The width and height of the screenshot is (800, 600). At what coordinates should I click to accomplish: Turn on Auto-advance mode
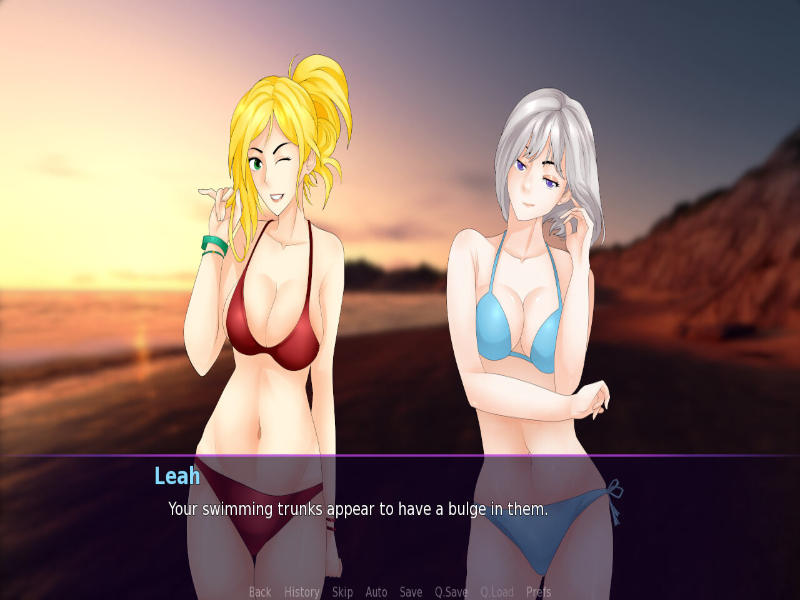376,592
